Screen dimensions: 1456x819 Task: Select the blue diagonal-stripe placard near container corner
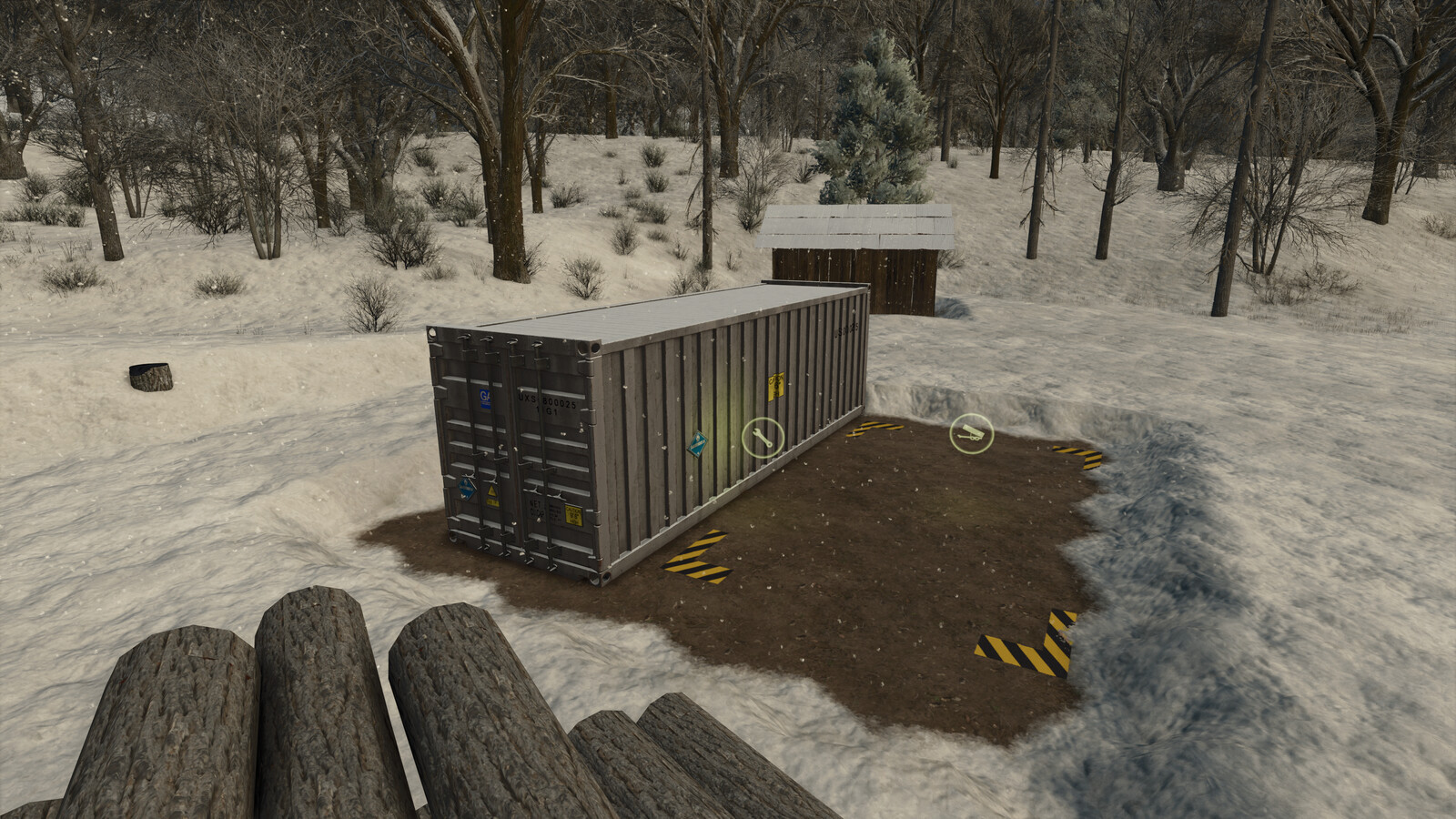pyautogui.click(x=698, y=444)
